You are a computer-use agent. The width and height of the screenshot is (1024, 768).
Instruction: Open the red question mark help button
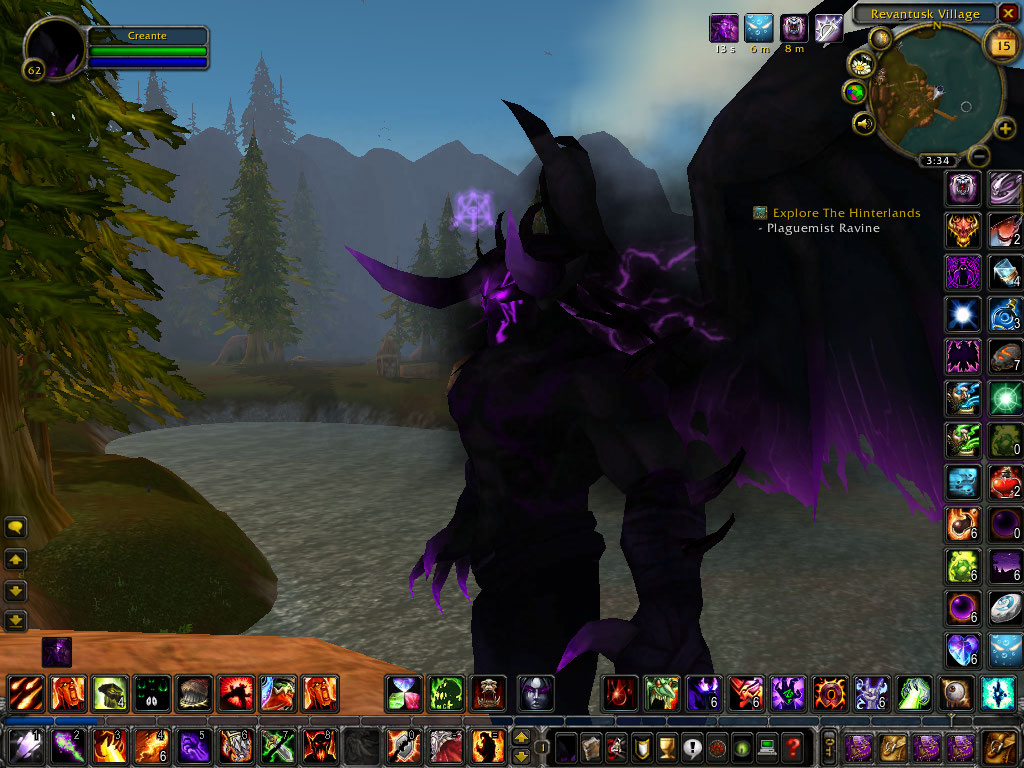click(793, 746)
